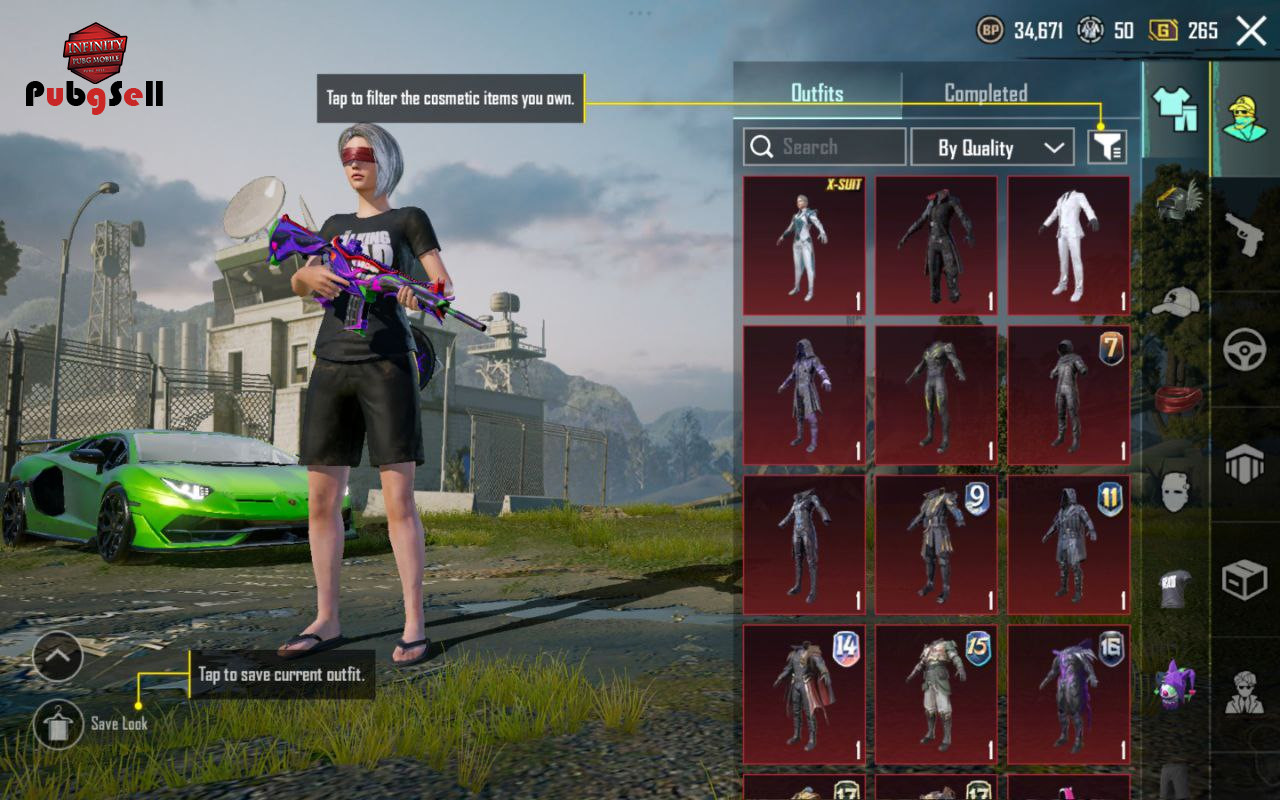The width and height of the screenshot is (1280, 800).
Task: Open the steering wheel vehicles category
Action: coord(1245,350)
